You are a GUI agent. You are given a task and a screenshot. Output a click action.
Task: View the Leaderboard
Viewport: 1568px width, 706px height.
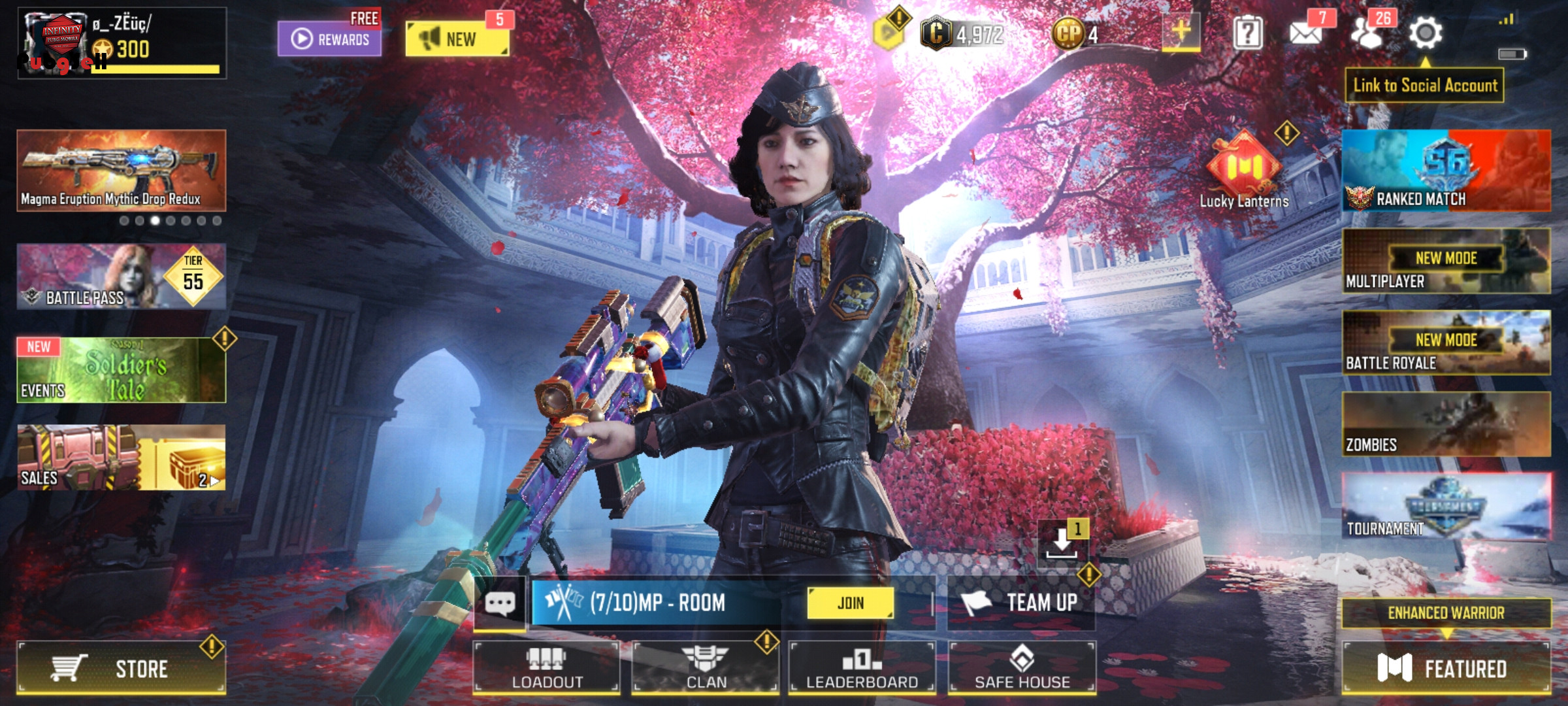(862, 668)
